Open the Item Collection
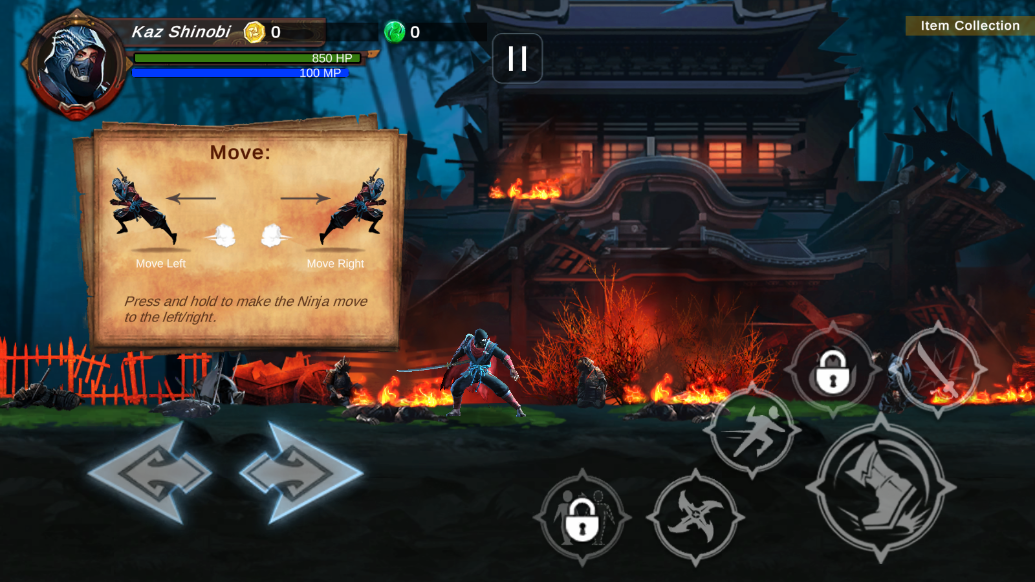This screenshot has width=1035, height=582. coord(970,26)
